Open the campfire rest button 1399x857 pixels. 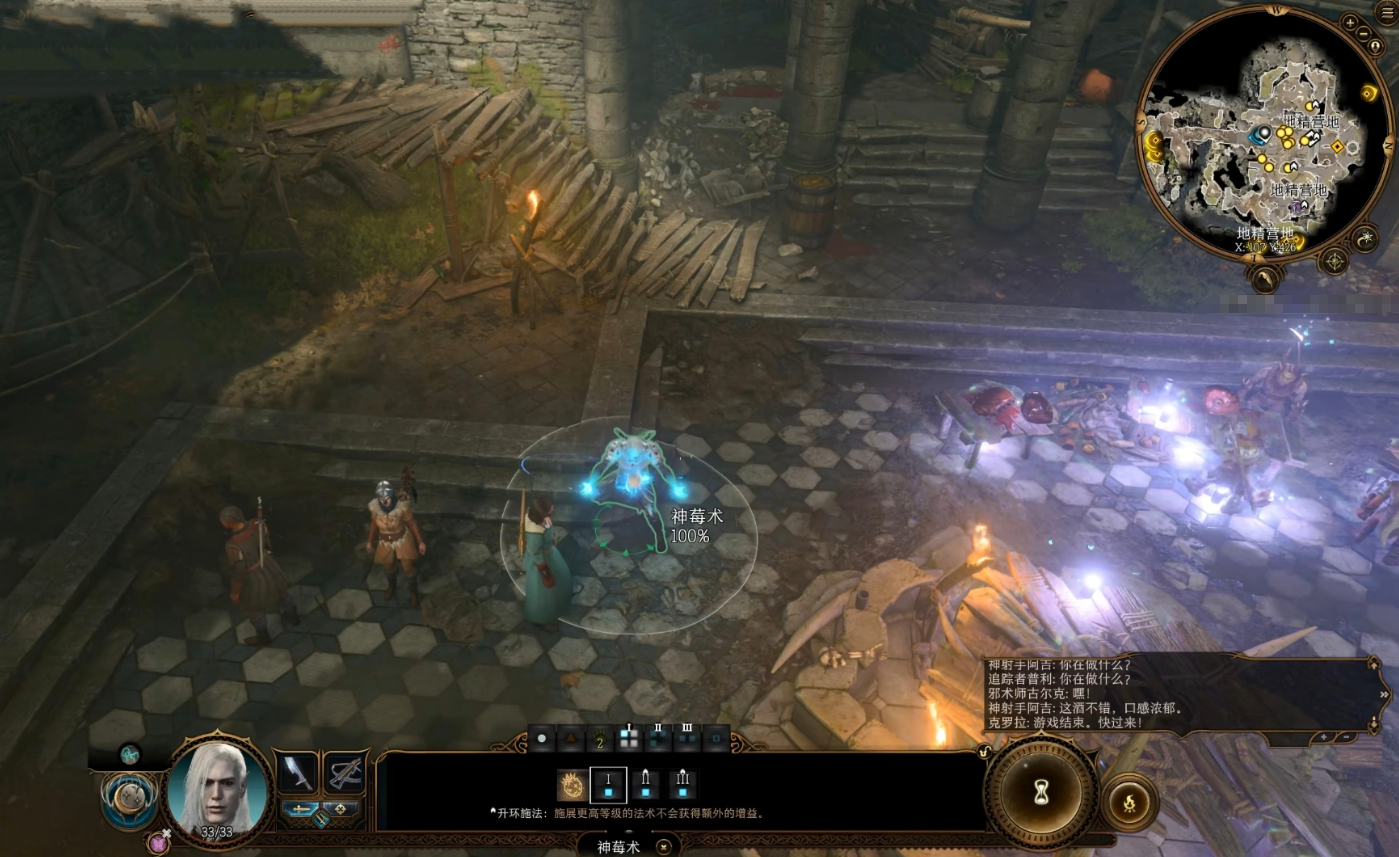(1130, 802)
